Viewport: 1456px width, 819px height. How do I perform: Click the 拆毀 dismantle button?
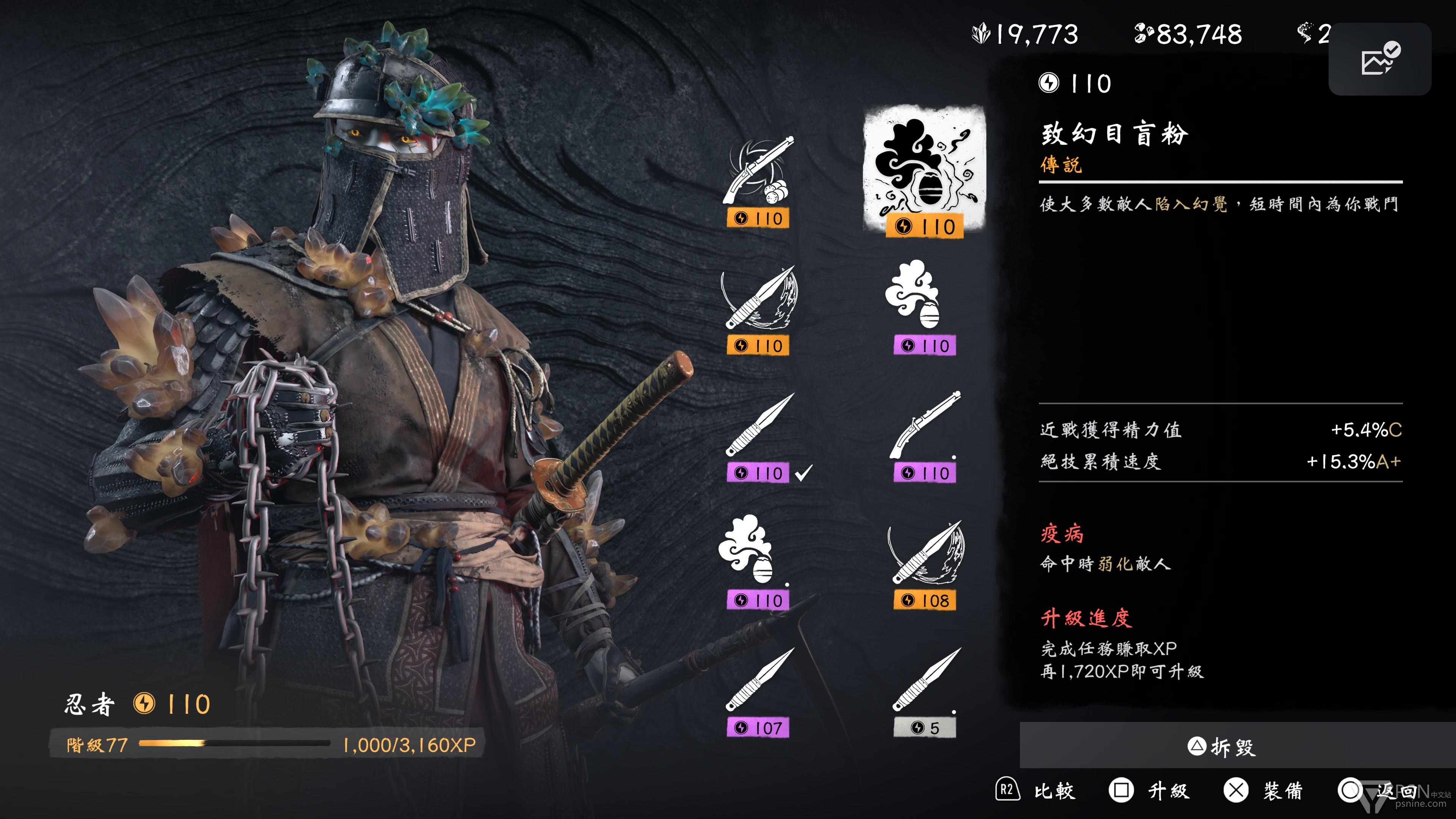(x=1221, y=747)
